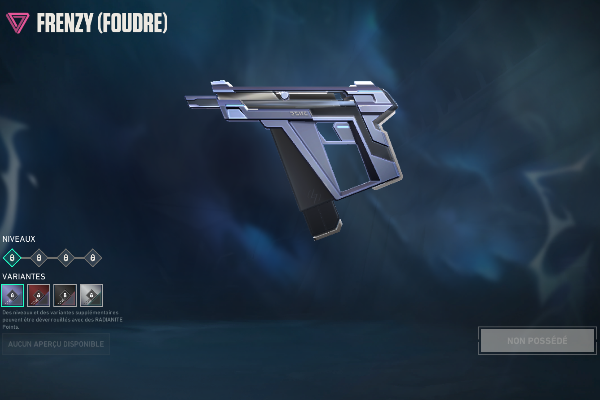Choose the red variant swatch

pyautogui.click(x=38, y=295)
